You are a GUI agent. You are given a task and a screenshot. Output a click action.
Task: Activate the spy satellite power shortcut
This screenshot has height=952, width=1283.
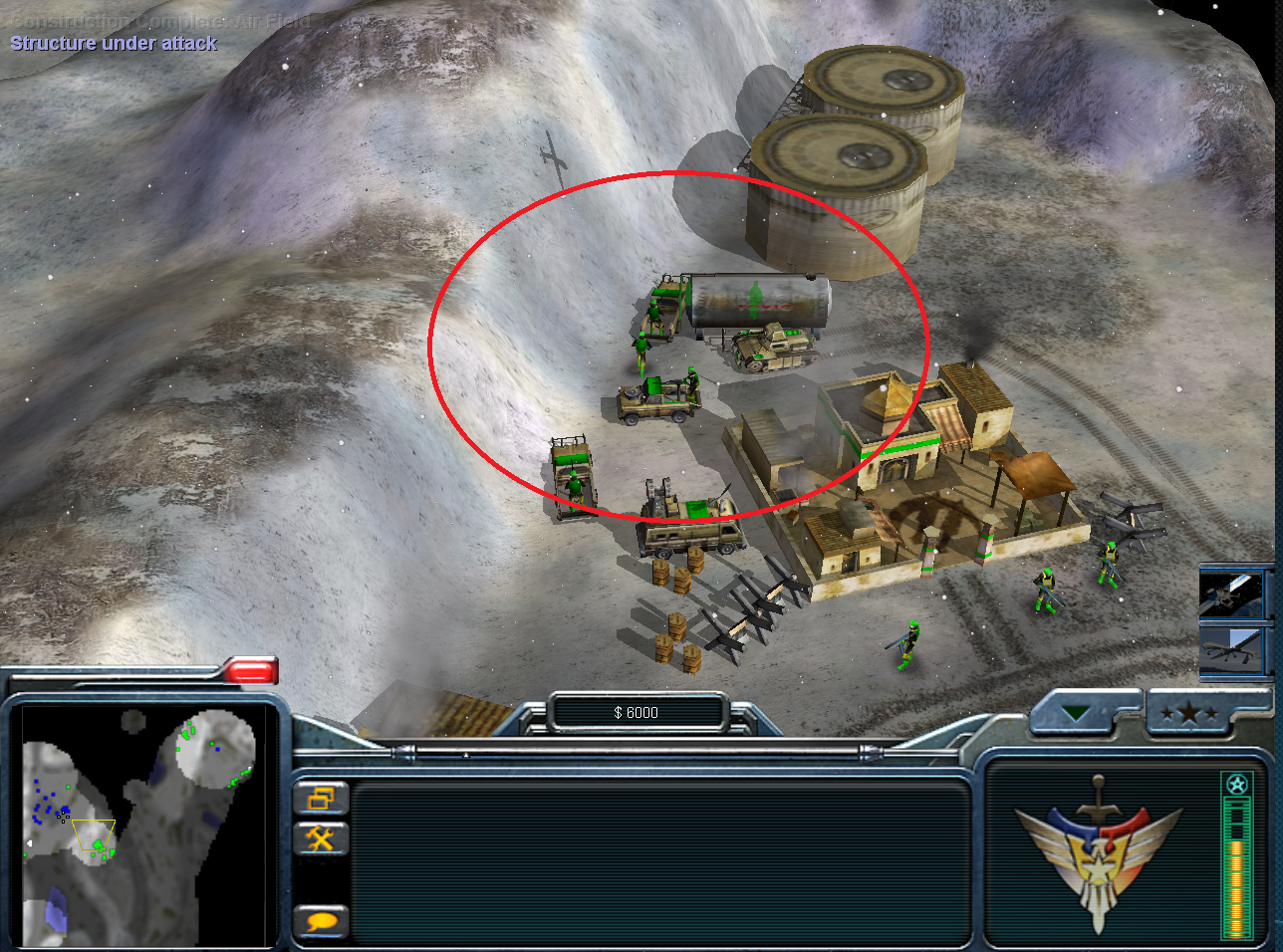coord(1231,594)
